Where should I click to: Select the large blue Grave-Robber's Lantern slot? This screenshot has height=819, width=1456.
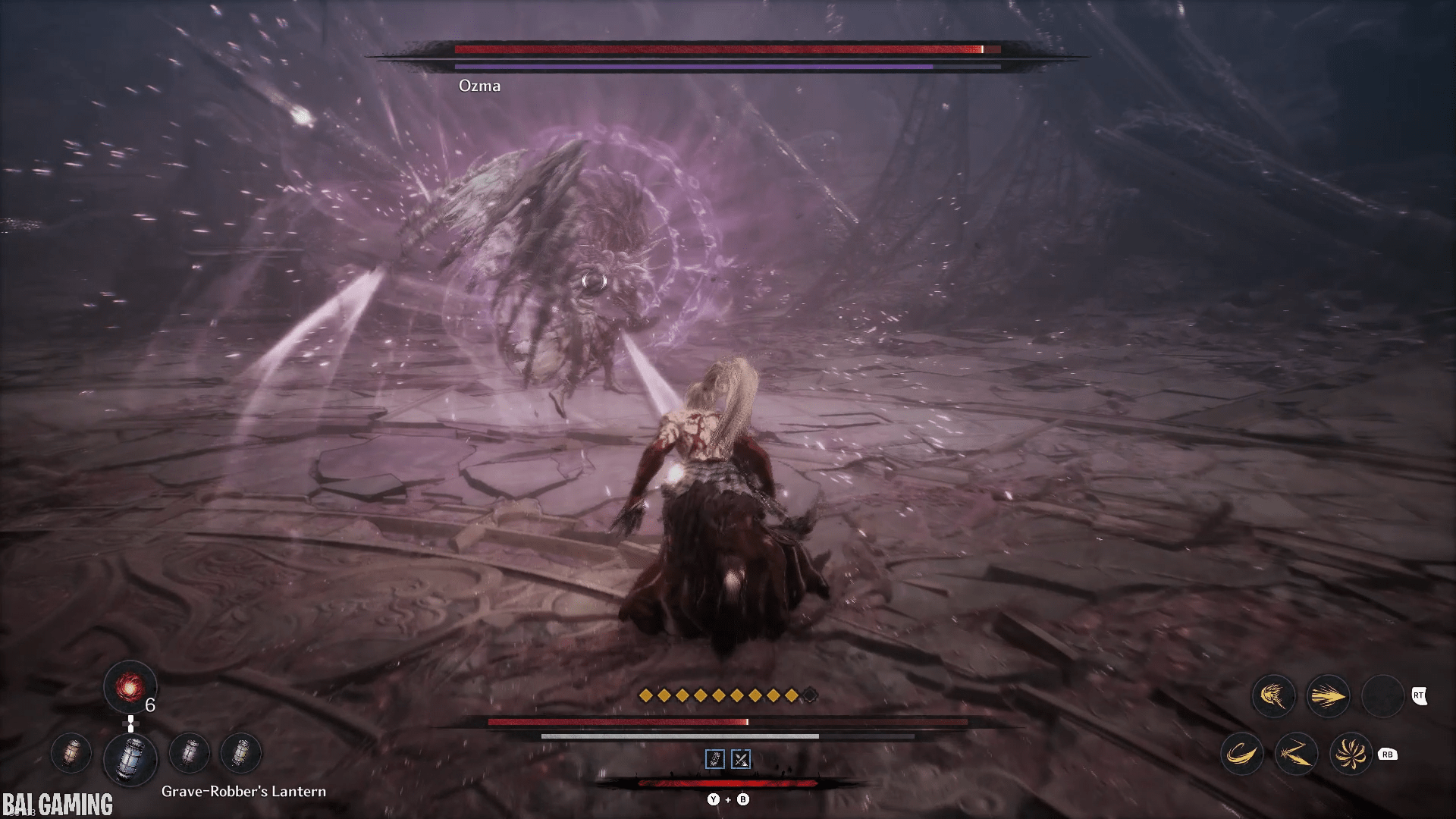coord(130,757)
